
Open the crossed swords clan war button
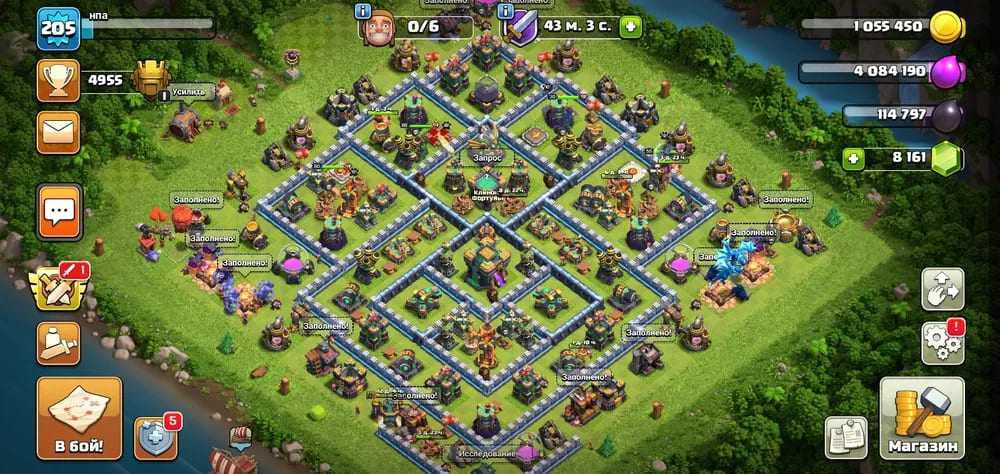click(59, 290)
